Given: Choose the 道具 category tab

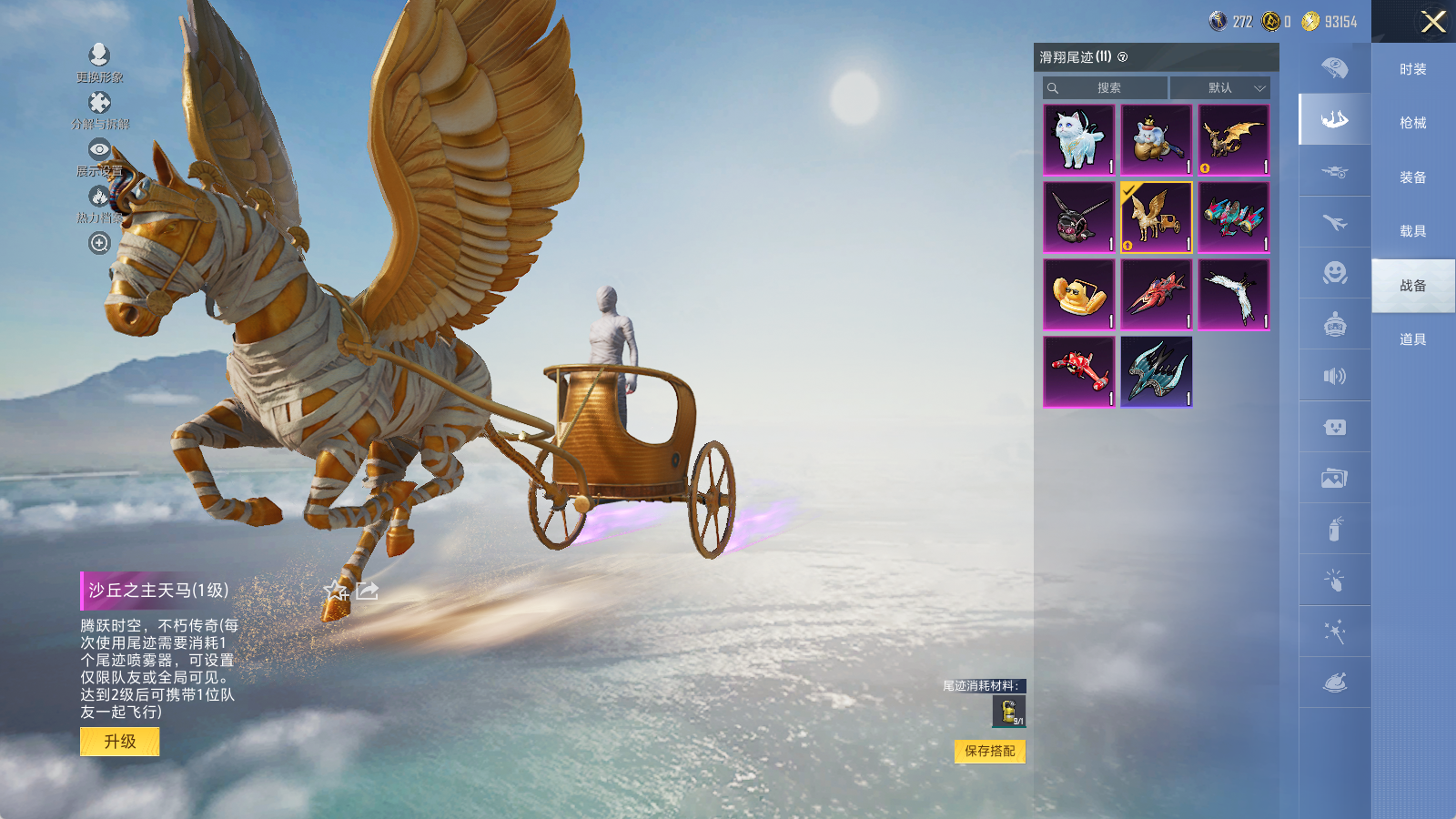Looking at the screenshot, I should pos(1412,339).
